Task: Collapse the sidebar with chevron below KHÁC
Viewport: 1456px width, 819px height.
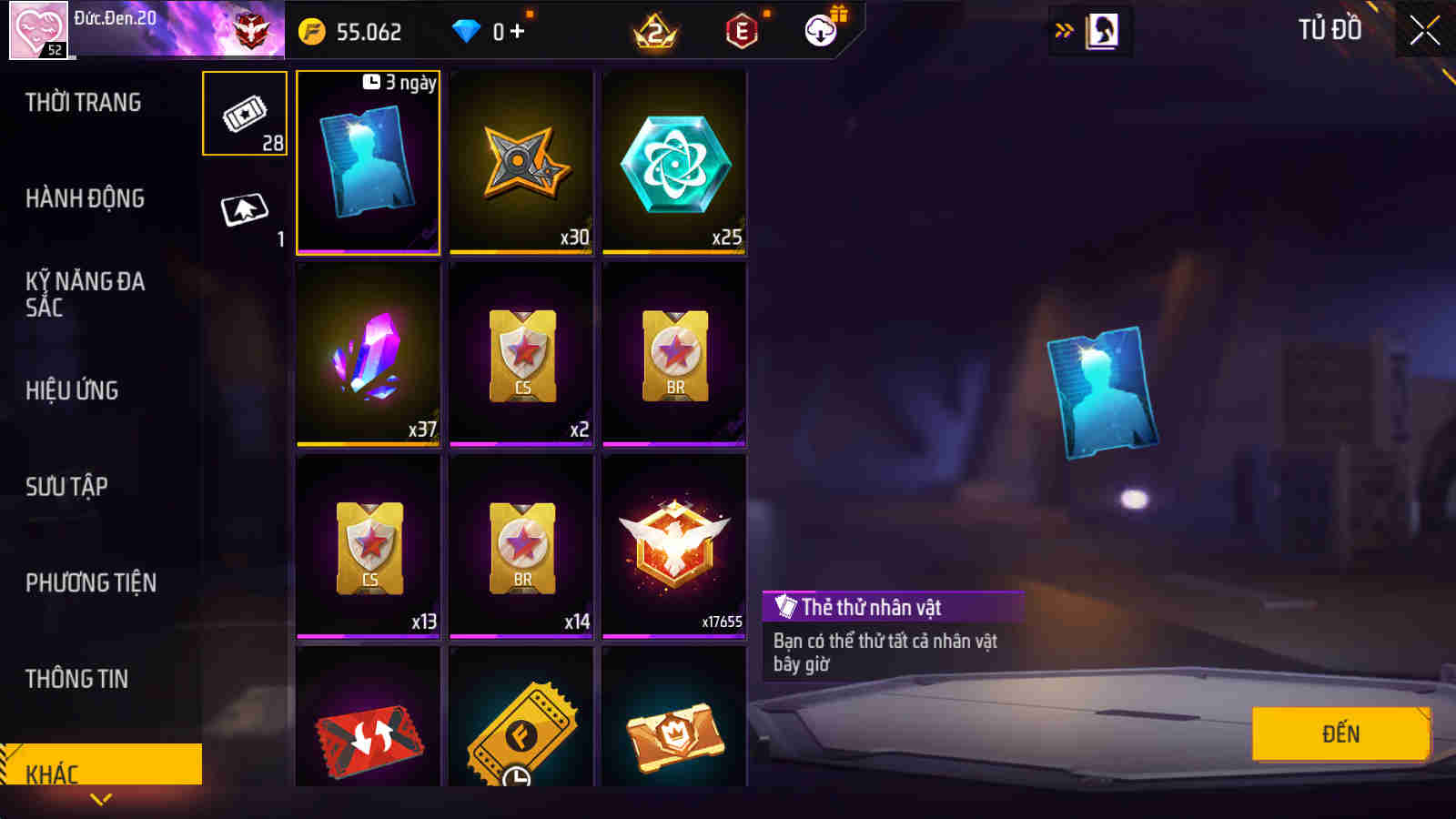Action: tap(100, 798)
